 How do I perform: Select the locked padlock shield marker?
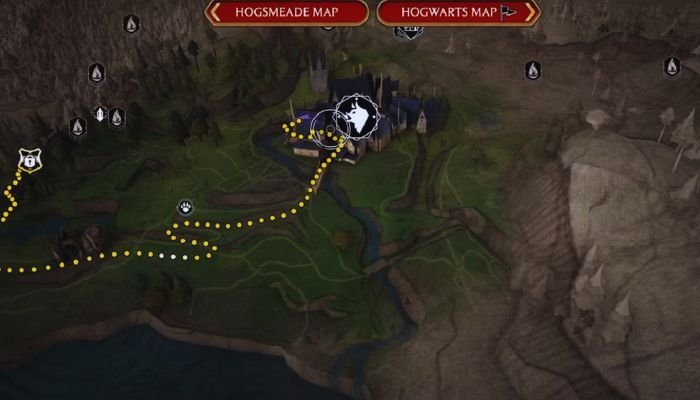[29, 159]
